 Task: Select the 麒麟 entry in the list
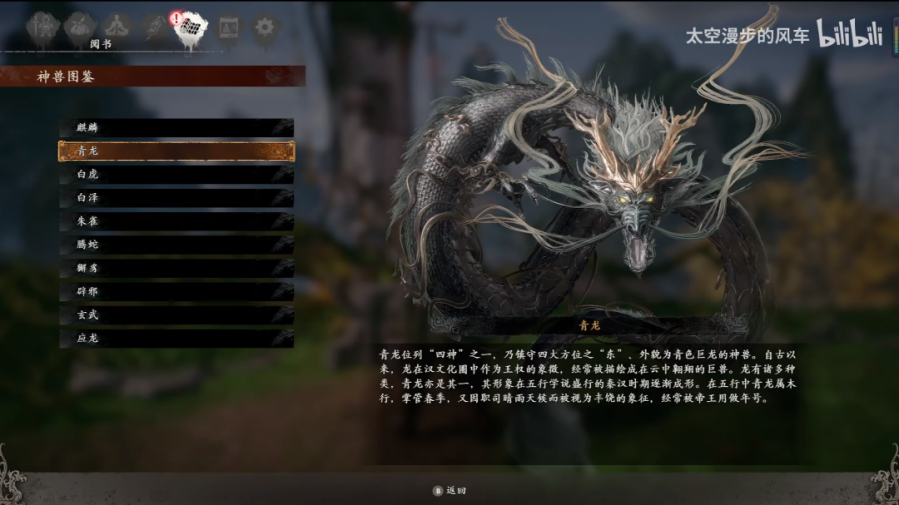176,128
